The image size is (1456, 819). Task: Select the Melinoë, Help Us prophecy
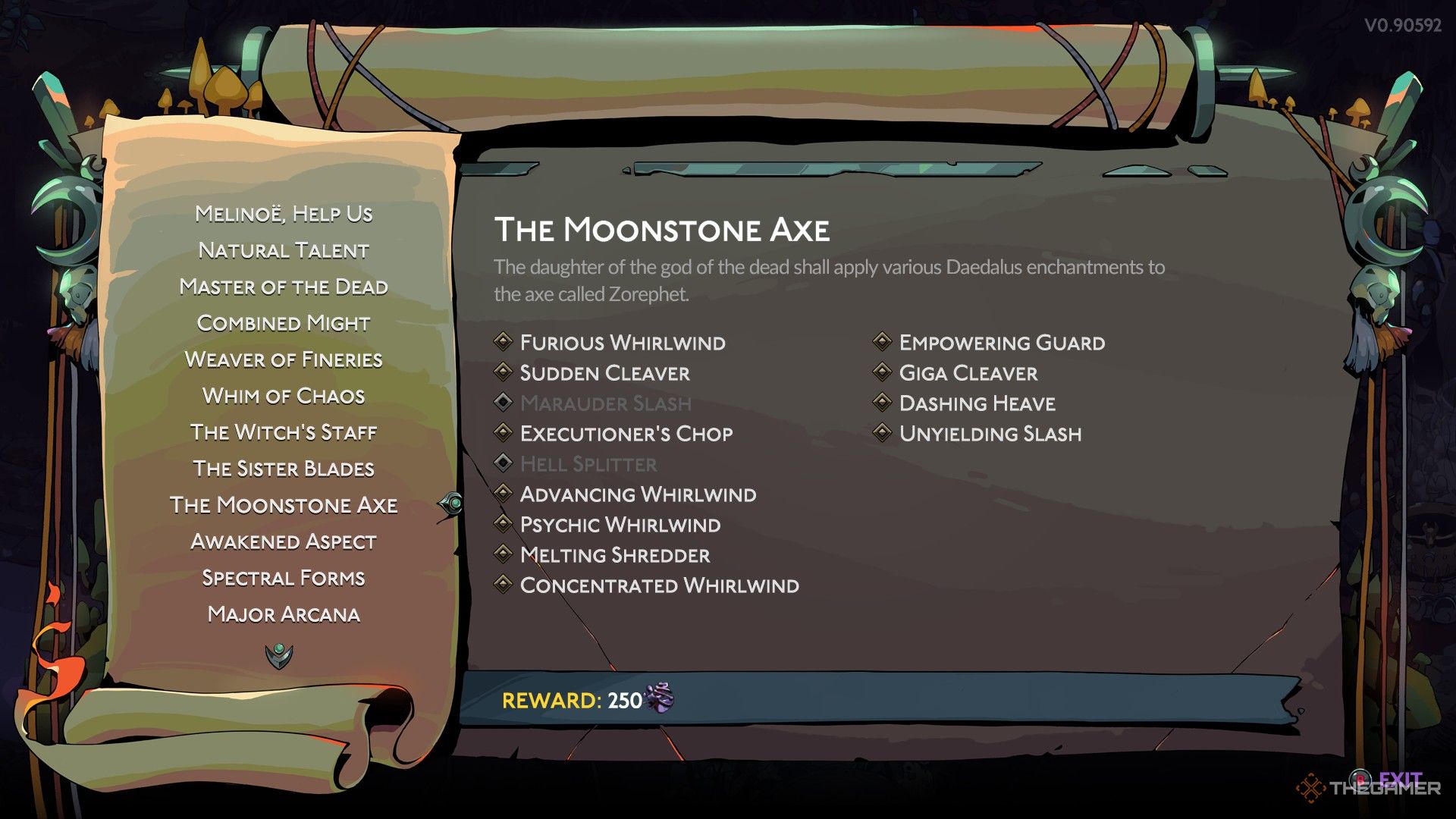(284, 214)
